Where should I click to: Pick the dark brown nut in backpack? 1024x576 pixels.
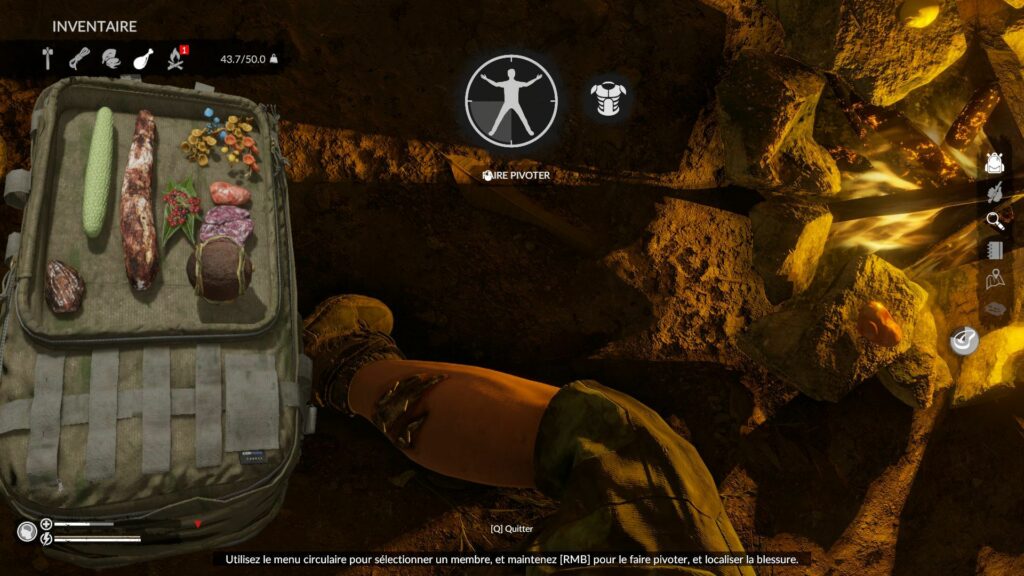64,286
